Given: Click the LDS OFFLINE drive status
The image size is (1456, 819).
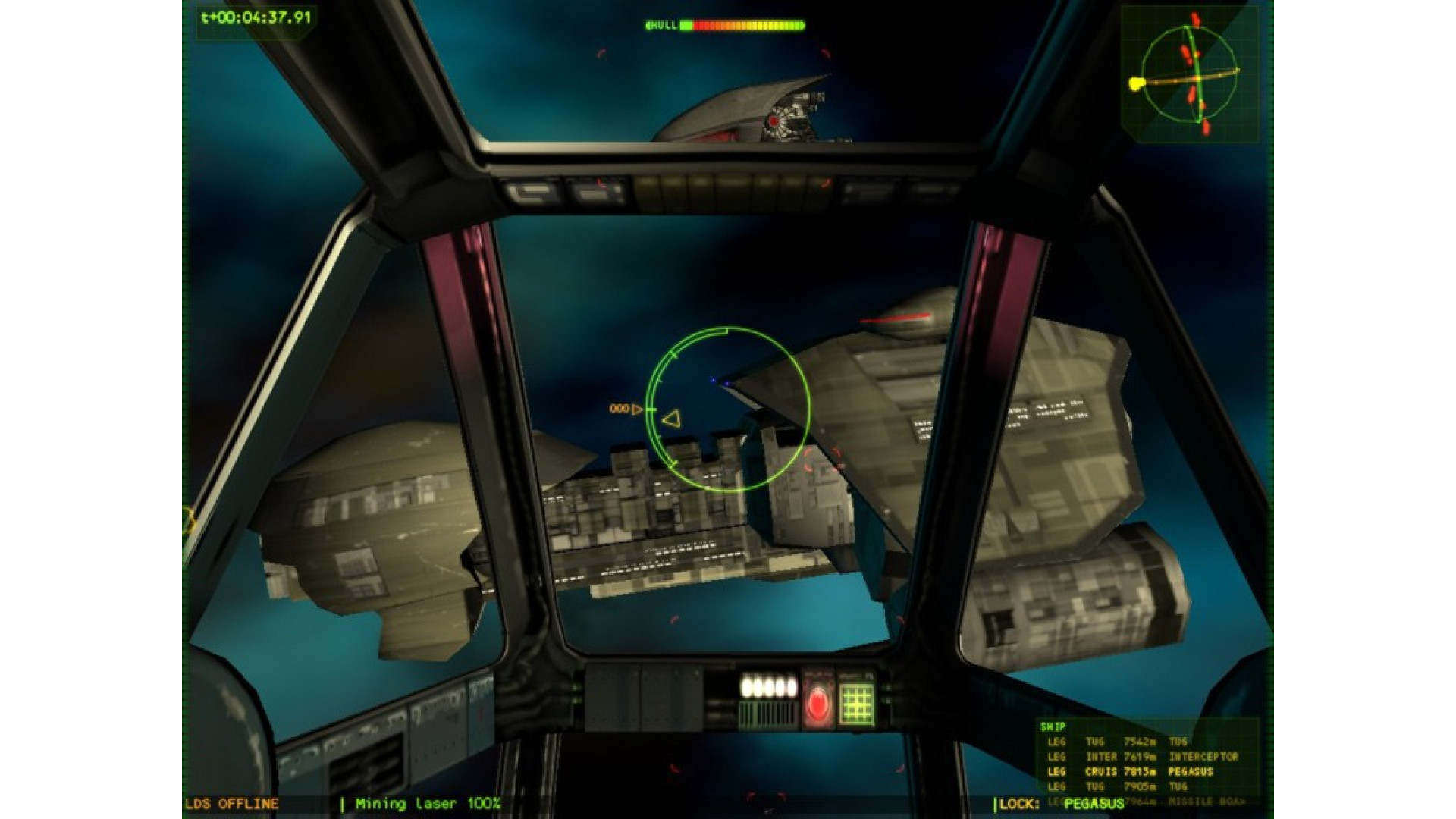Looking at the screenshot, I should click(232, 804).
